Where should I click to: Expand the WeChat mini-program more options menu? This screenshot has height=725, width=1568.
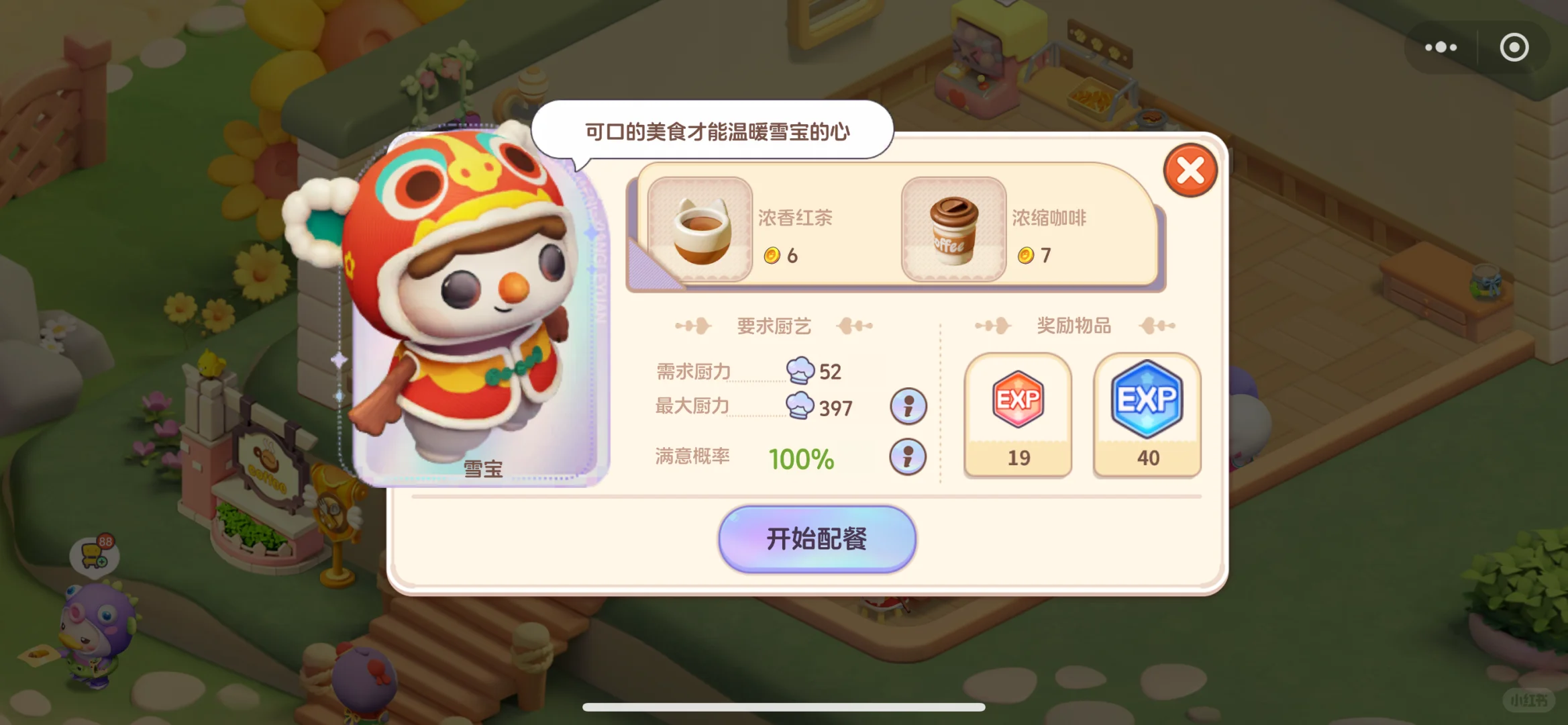(x=1440, y=47)
